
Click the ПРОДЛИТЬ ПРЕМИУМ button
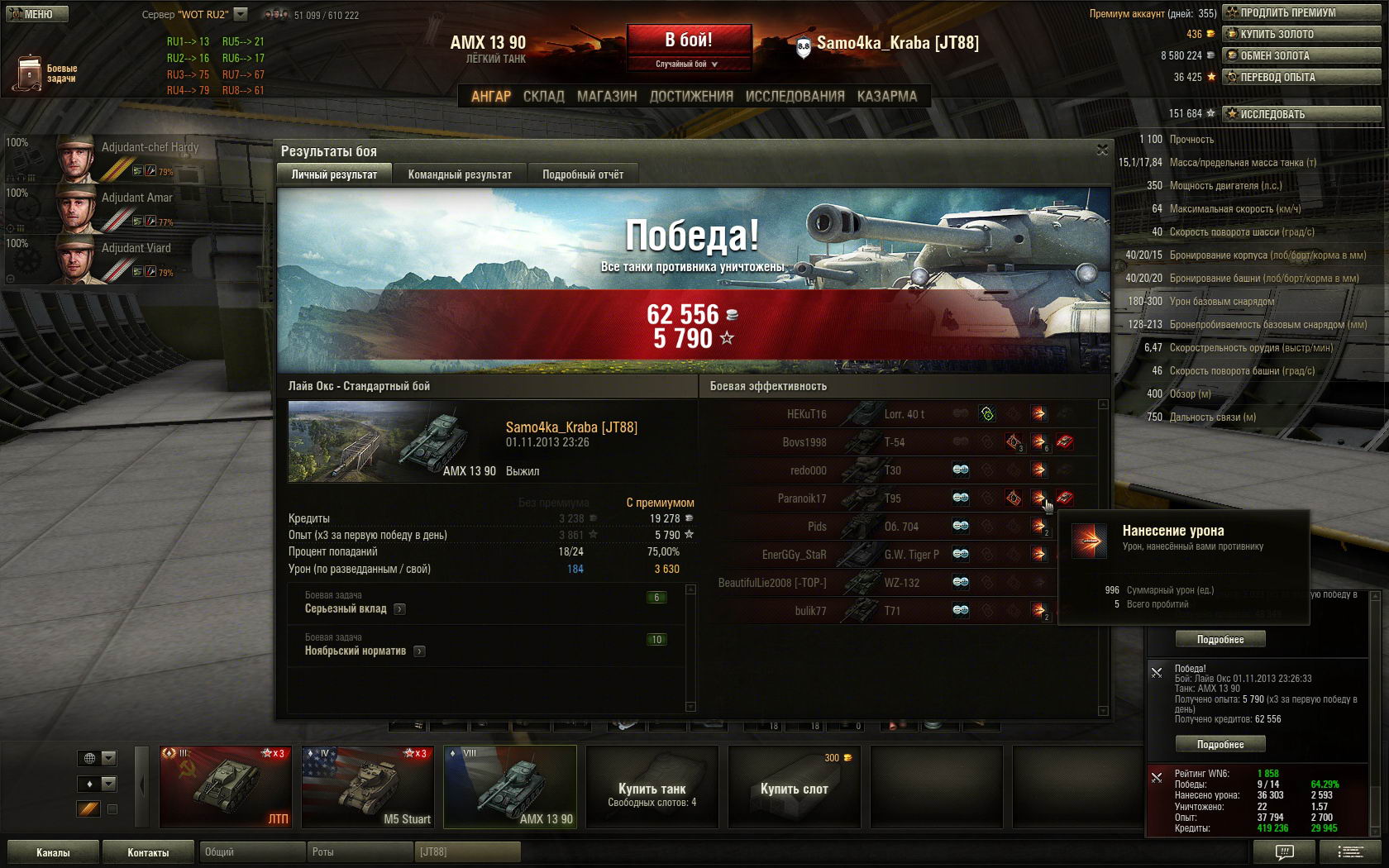(1301, 12)
